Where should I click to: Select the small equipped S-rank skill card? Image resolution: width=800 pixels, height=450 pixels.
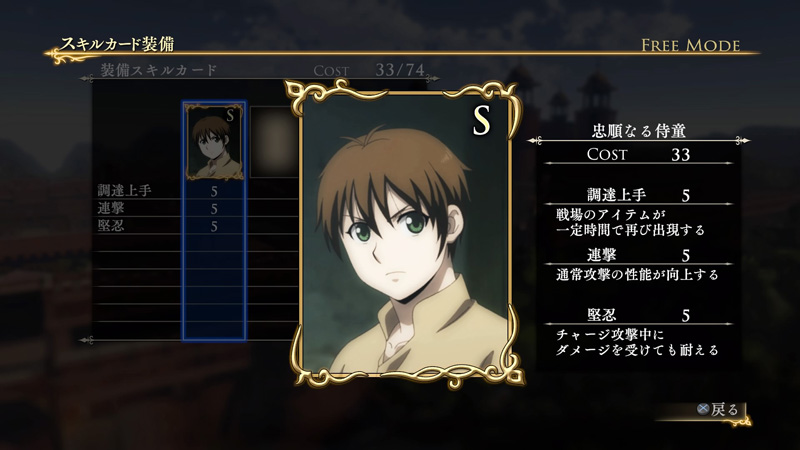click(214, 141)
